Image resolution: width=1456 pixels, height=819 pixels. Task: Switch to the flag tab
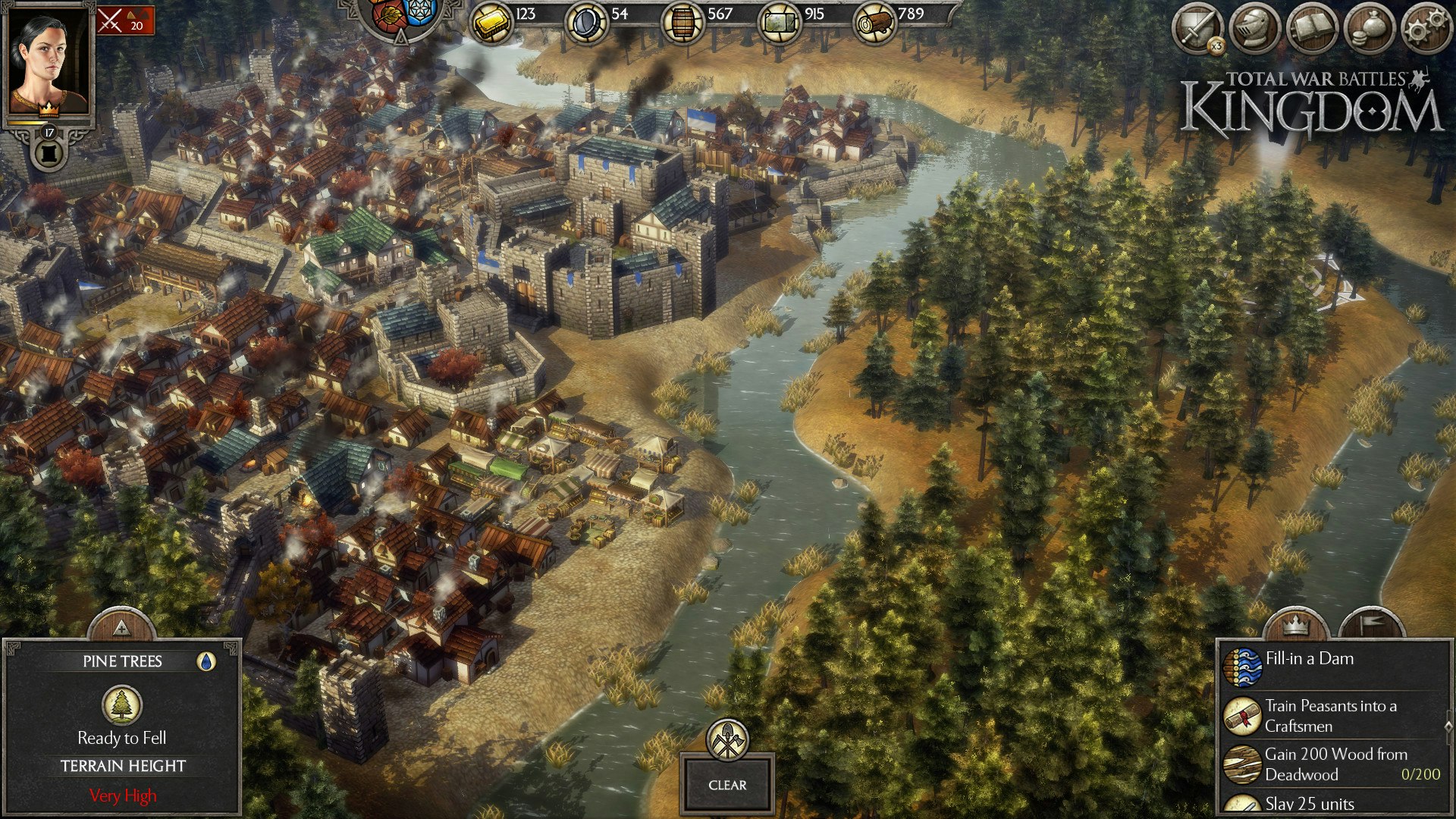[1371, 626]
